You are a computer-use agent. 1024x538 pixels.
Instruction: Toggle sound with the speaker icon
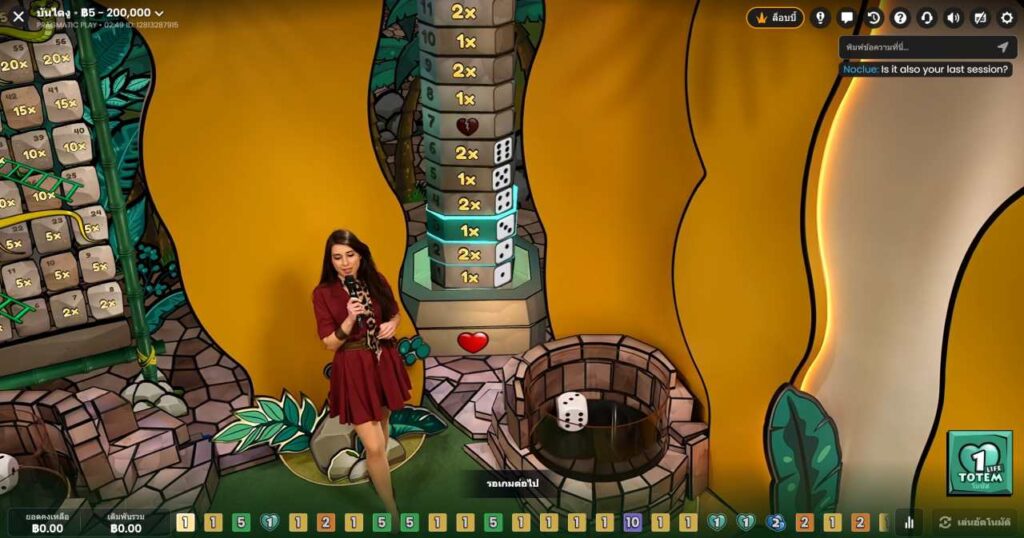pyautogui.click(x=953, y=18)
